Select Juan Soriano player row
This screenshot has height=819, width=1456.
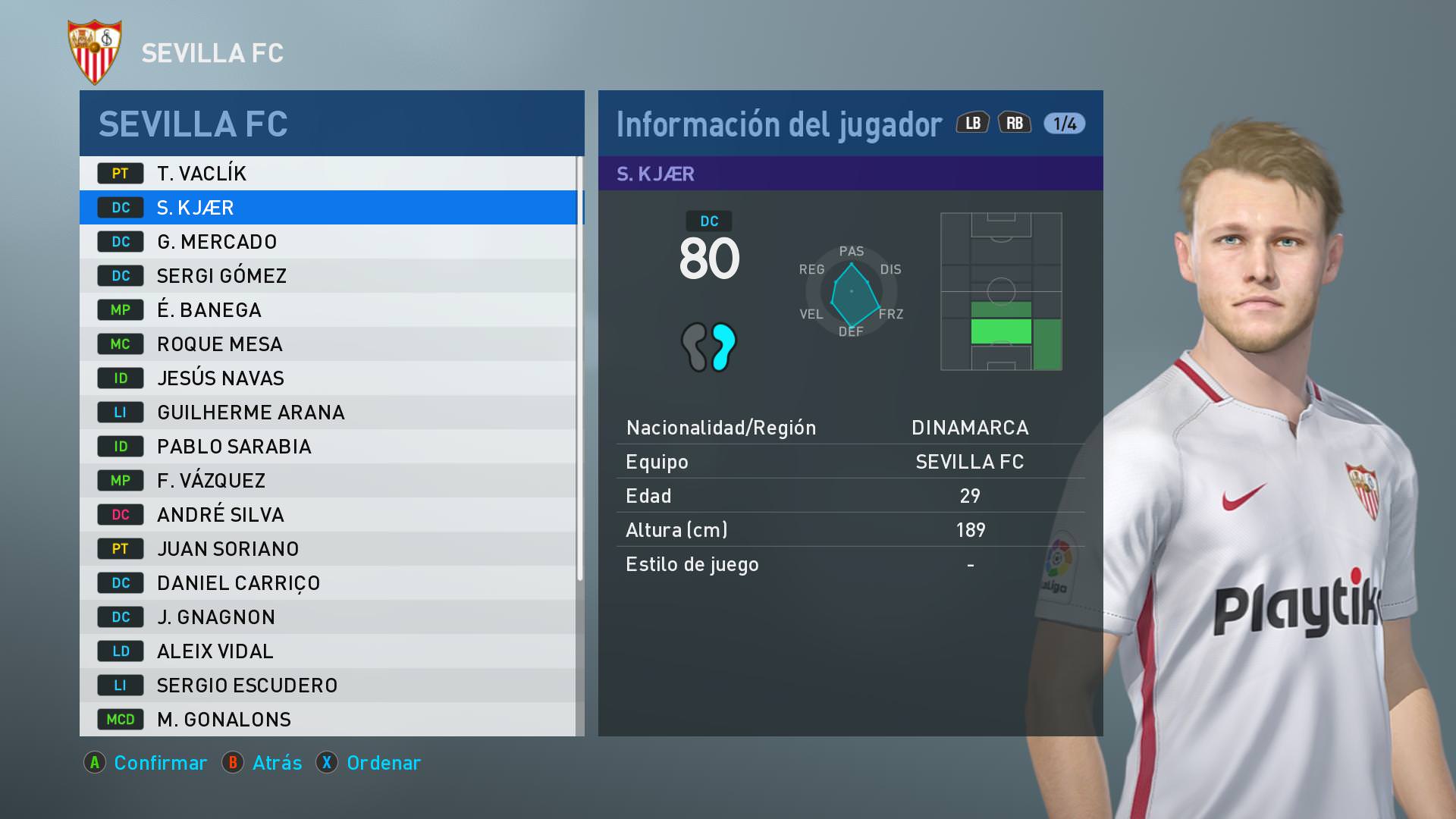[328, 549]
